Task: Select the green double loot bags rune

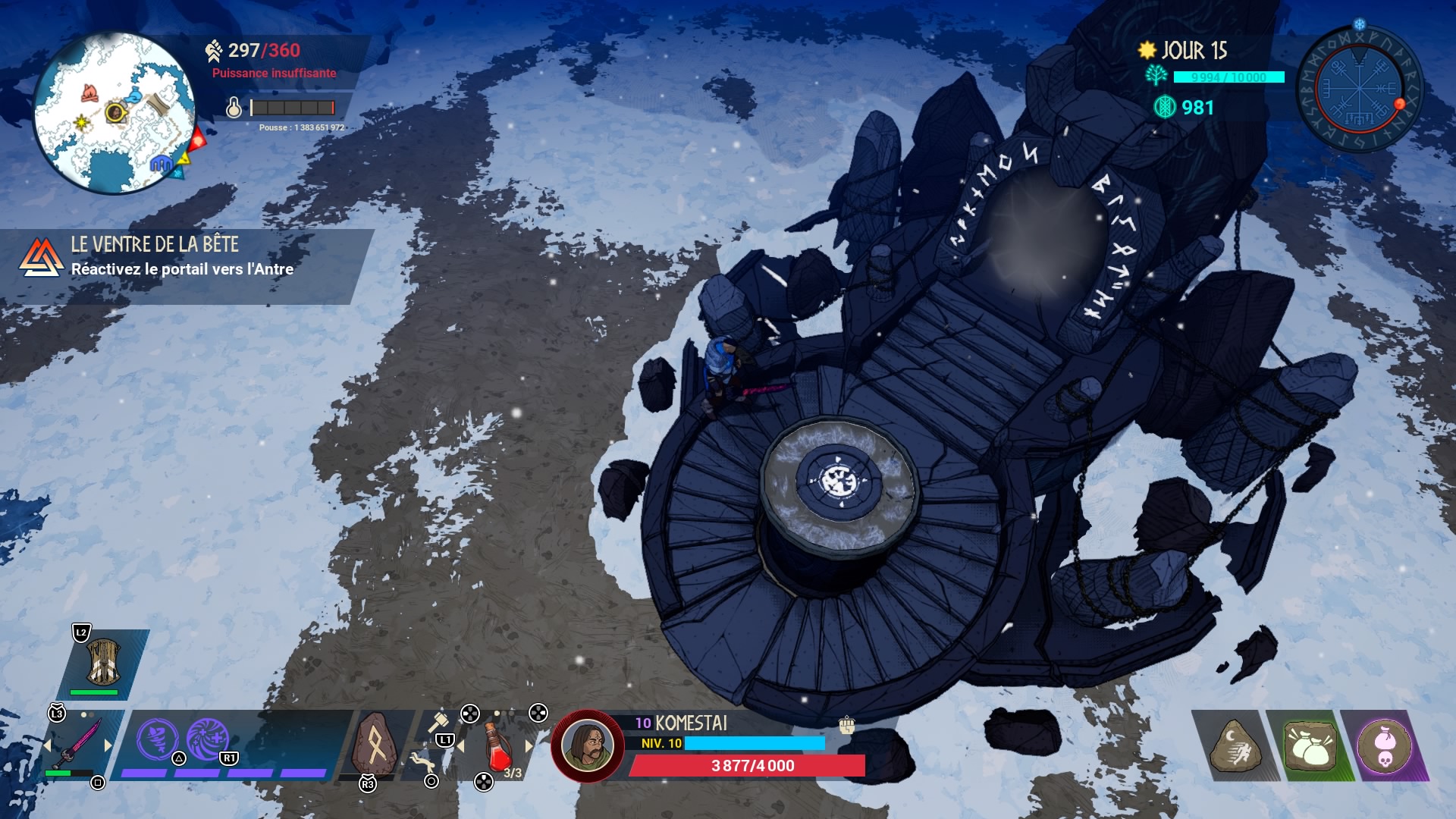Action: click(x=1310, y=746)
